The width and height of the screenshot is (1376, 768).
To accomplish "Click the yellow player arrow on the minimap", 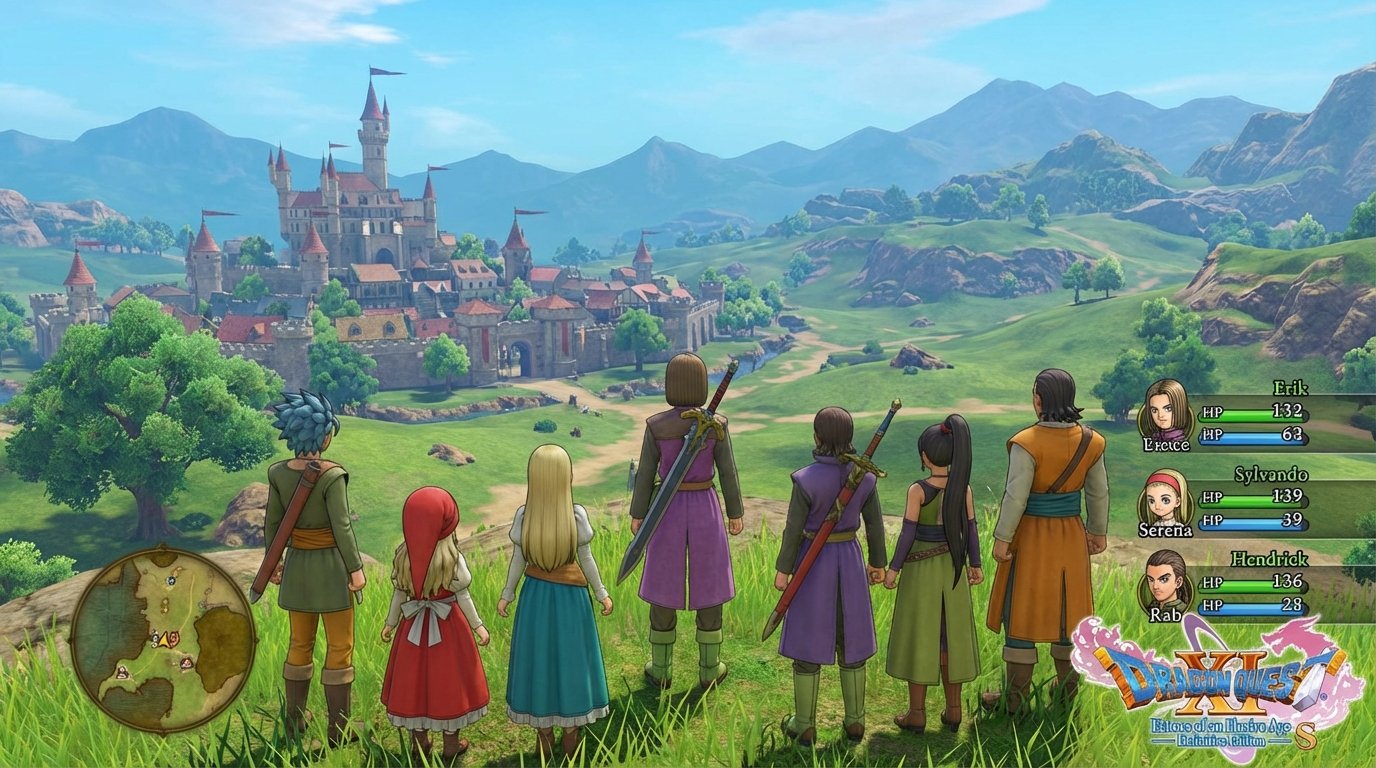I will [164, 640].
